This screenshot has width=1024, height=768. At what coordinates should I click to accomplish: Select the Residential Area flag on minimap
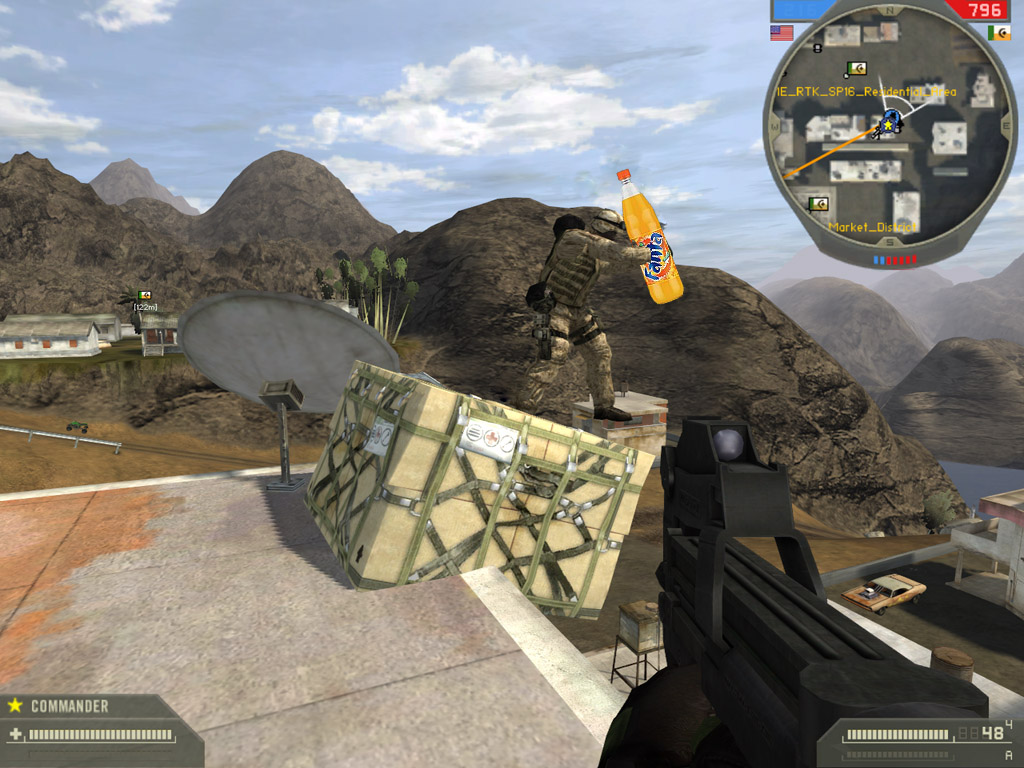click(x=856, y=69)
